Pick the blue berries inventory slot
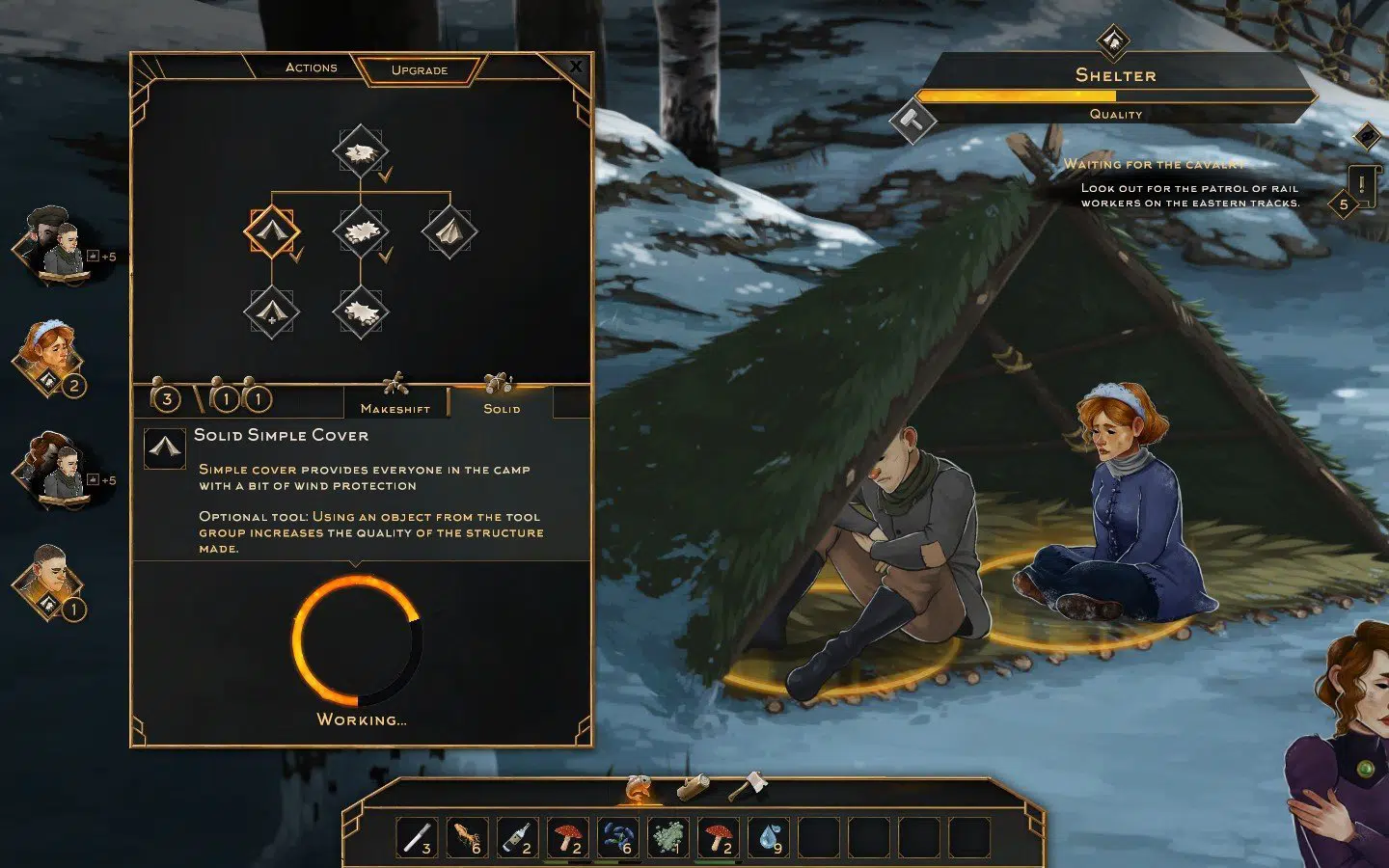The height and width of the screenshot is (868, 1389). pos(617,837)
